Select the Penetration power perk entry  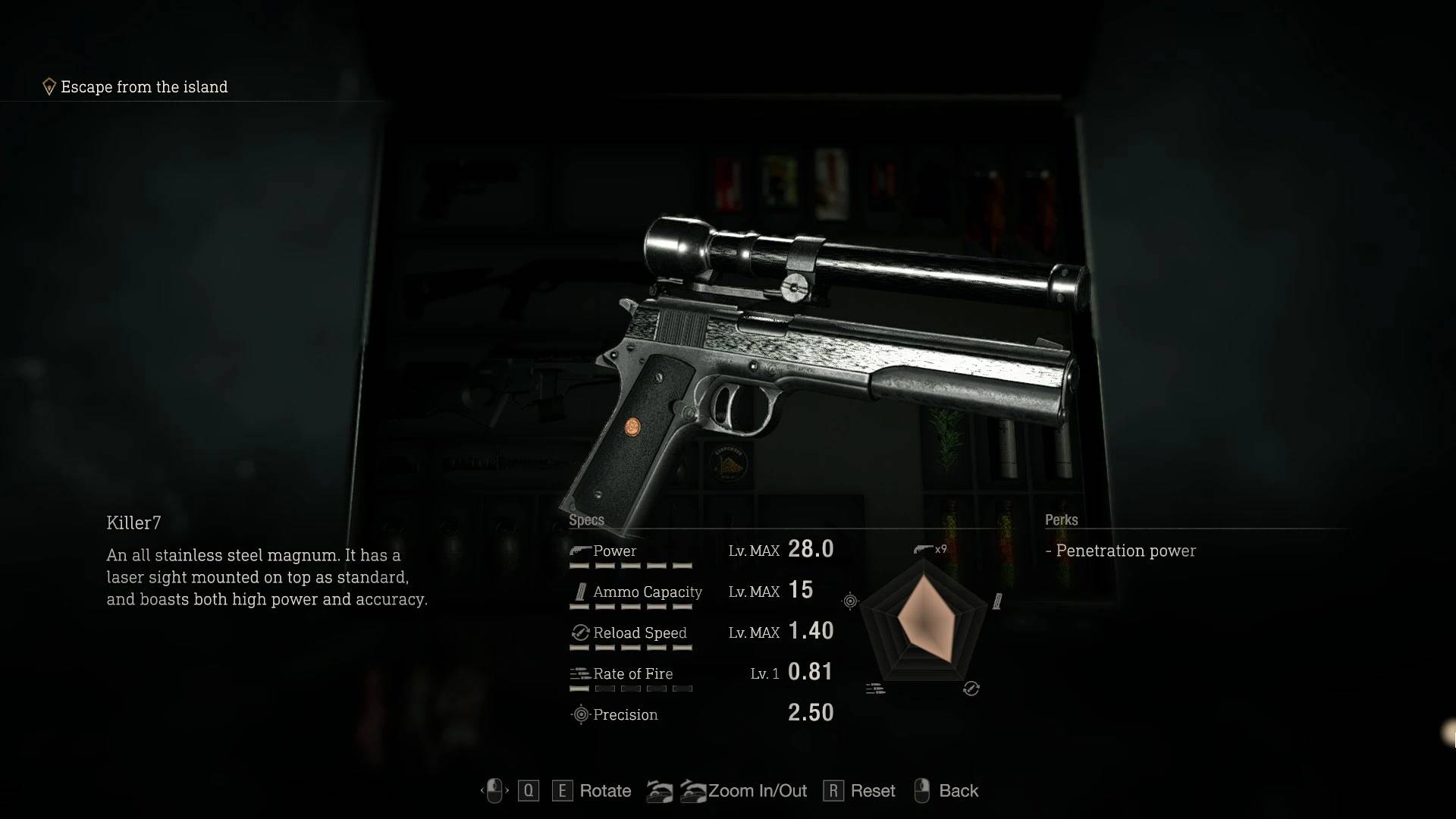point(1125,551)
